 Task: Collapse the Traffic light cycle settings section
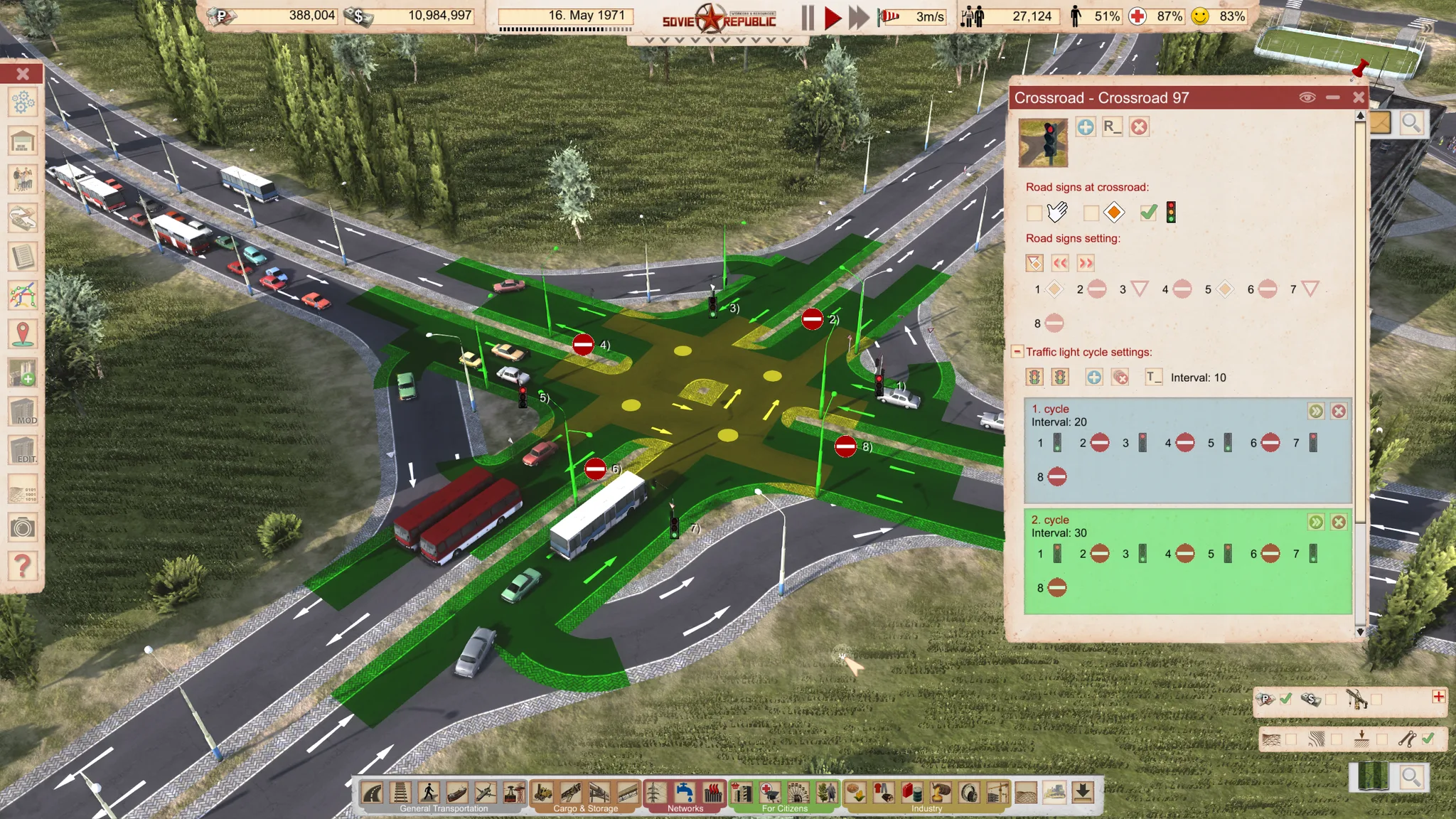[1017, 352]
